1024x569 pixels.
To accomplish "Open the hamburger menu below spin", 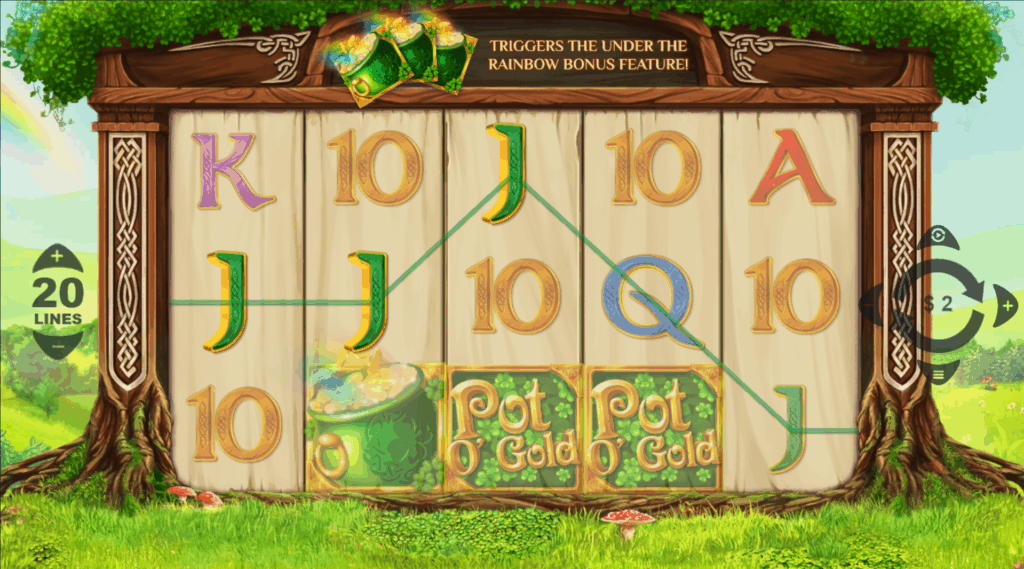I will 939,372.
